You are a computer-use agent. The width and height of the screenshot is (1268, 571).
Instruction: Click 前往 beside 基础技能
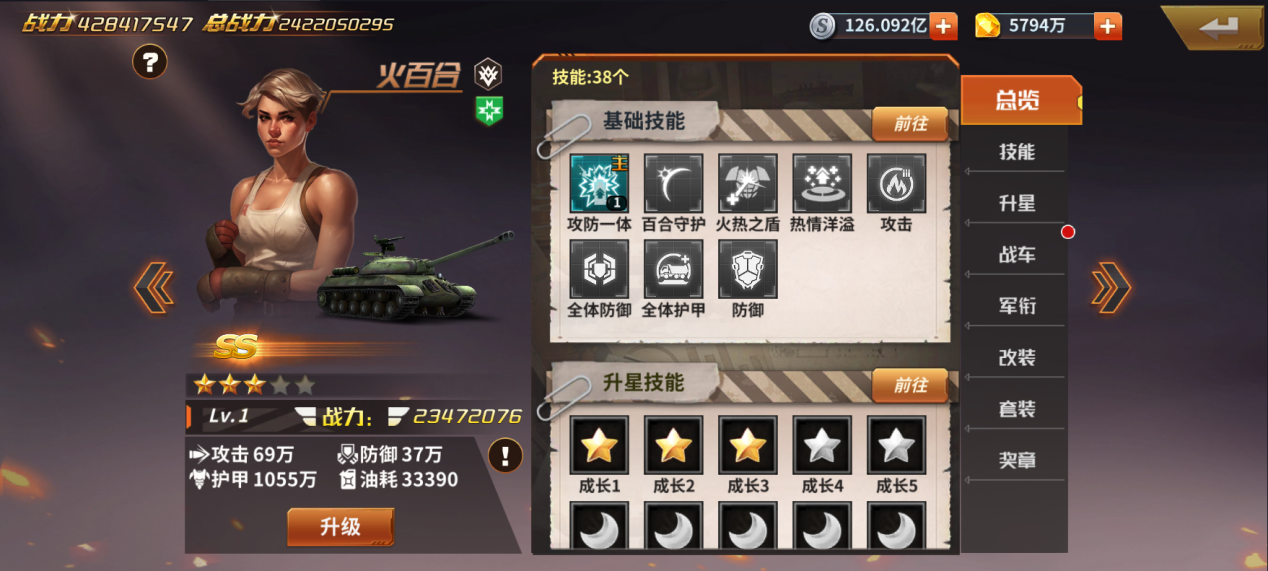[910, 124]
